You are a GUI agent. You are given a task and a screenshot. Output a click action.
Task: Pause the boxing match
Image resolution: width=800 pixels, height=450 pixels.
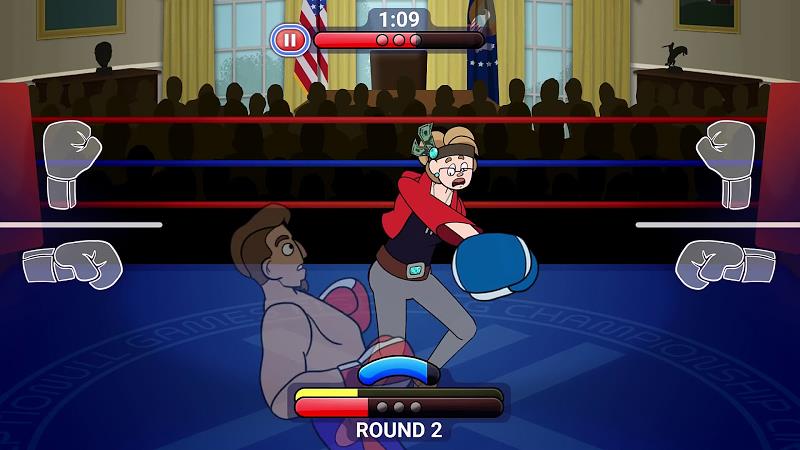pos(289,40)
